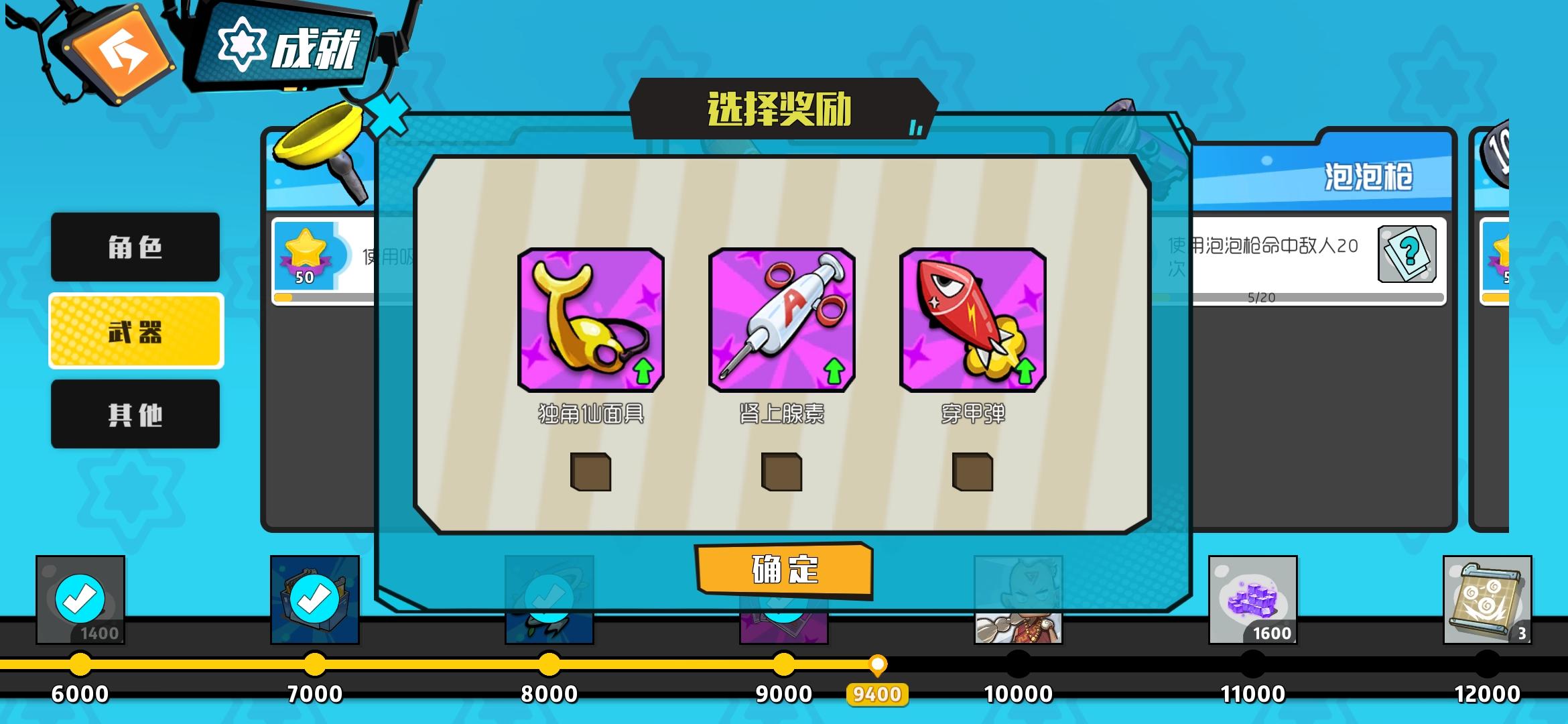Screen dimensions: 1568x724
Task: Open the 武器 category panel
Action: point(135,331)
